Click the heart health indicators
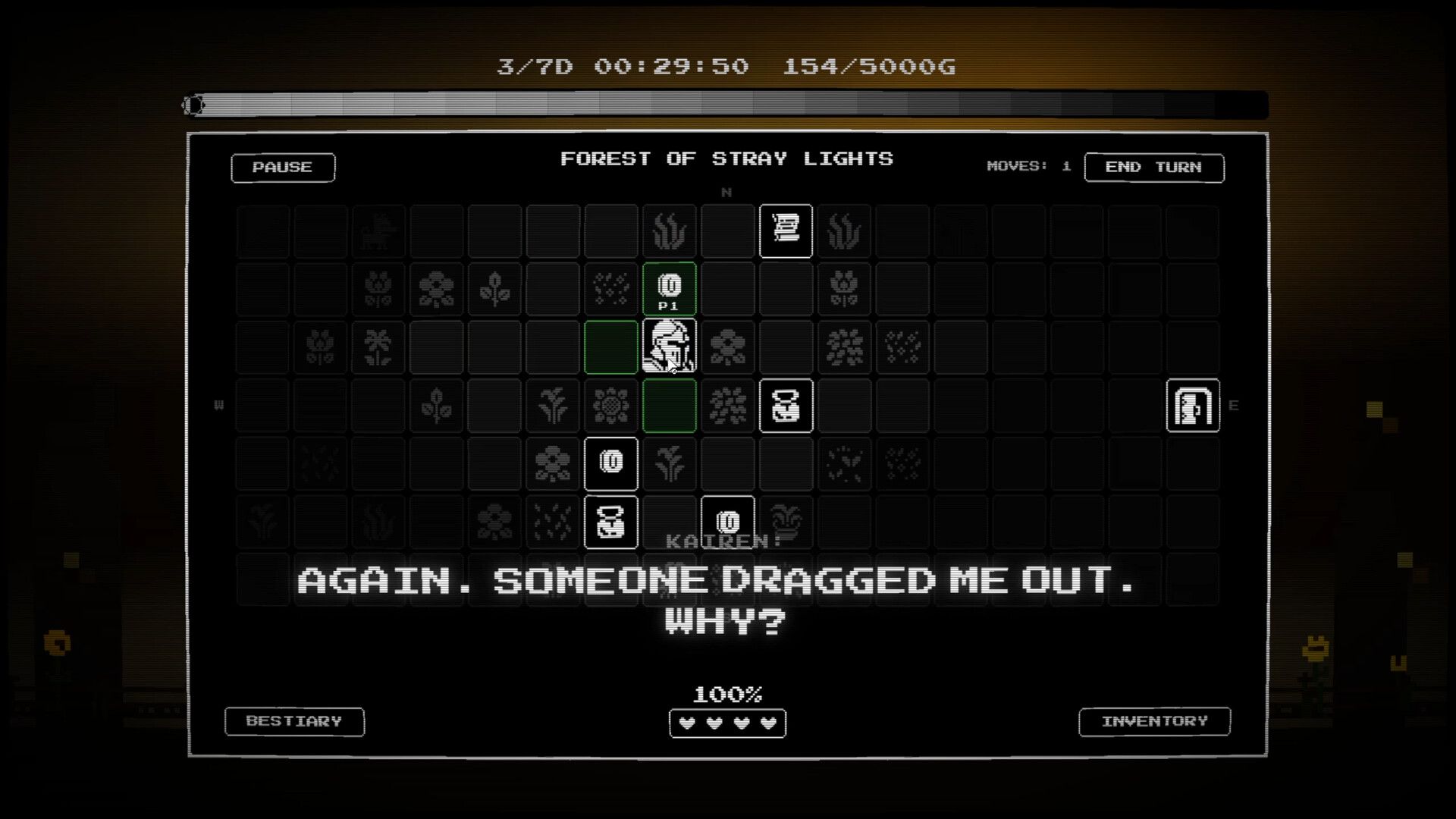The image size is (1456, 819). (x=726, y=722)
